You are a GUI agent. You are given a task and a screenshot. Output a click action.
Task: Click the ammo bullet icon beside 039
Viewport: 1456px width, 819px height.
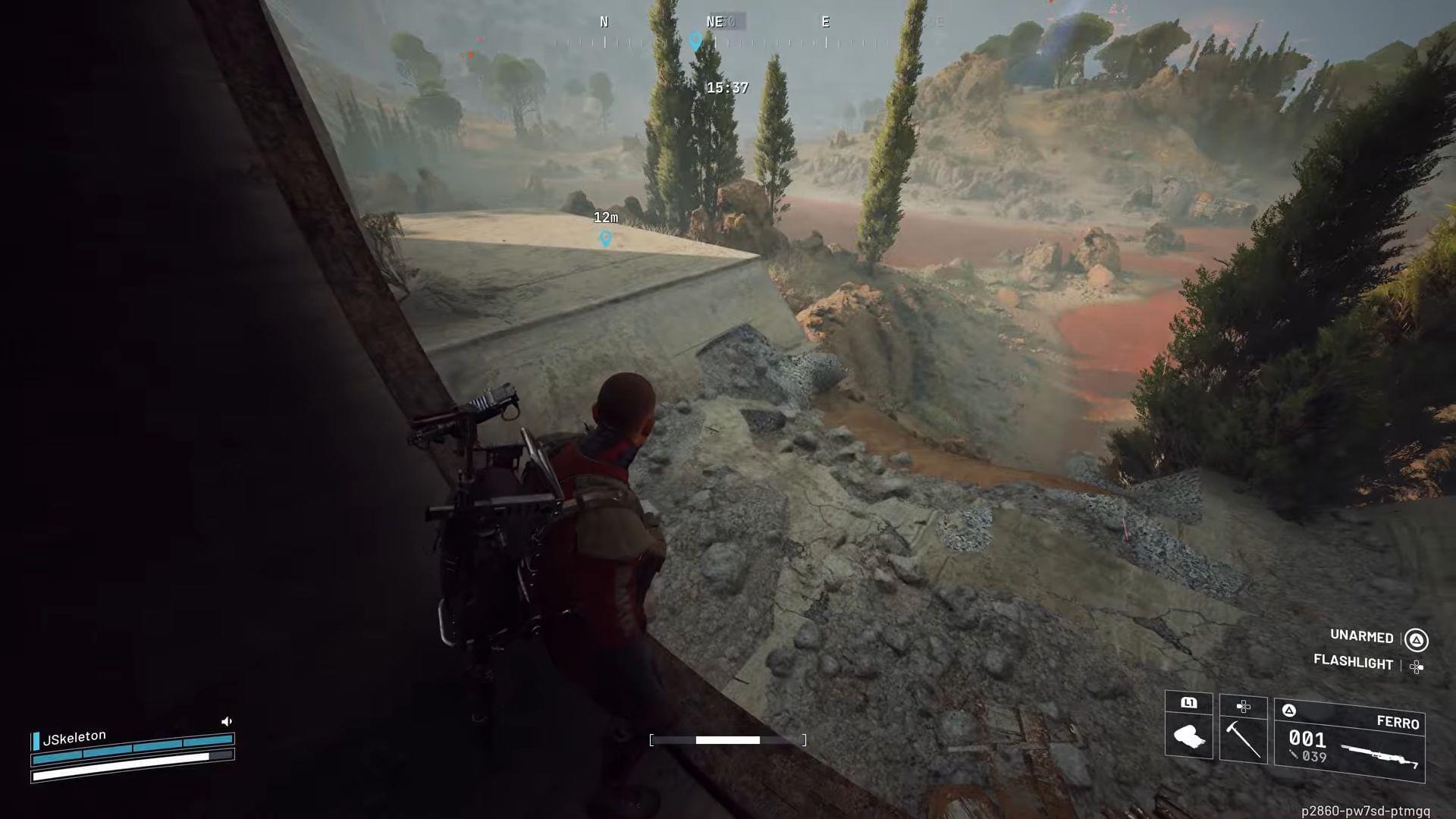(x=1294, y=755)
